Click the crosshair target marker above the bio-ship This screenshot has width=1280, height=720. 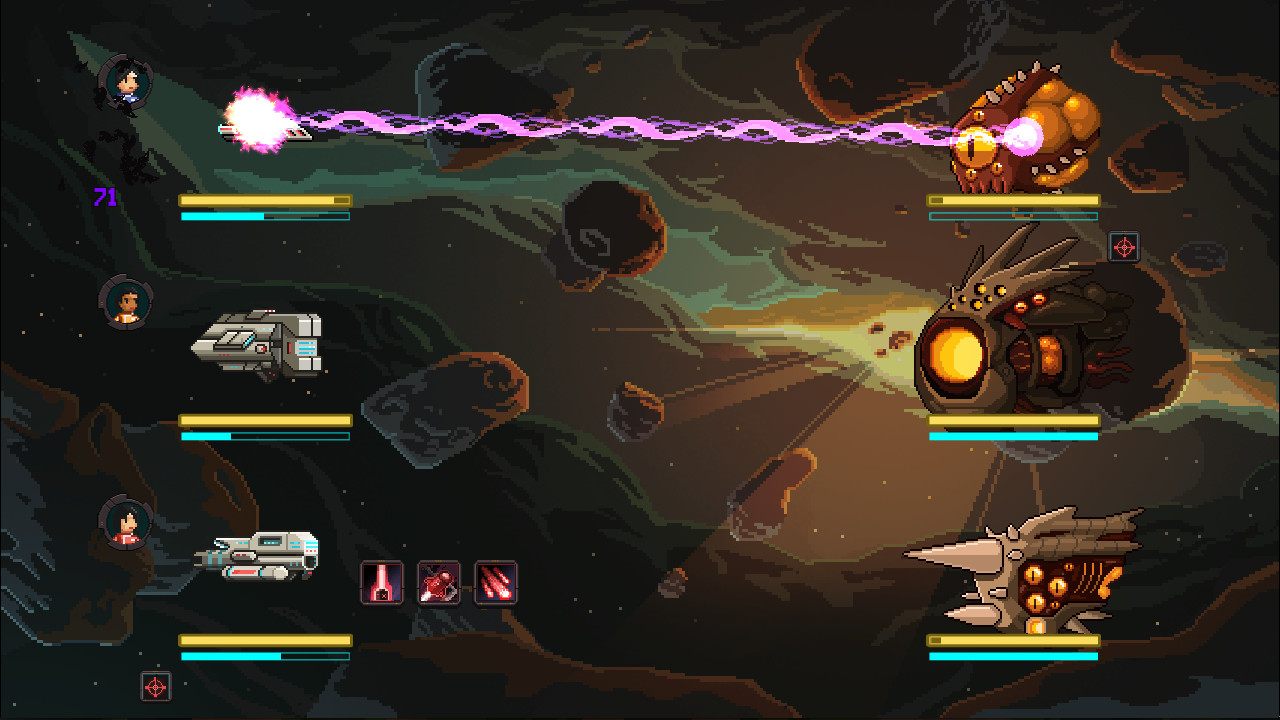click(x=1125, y=247)
